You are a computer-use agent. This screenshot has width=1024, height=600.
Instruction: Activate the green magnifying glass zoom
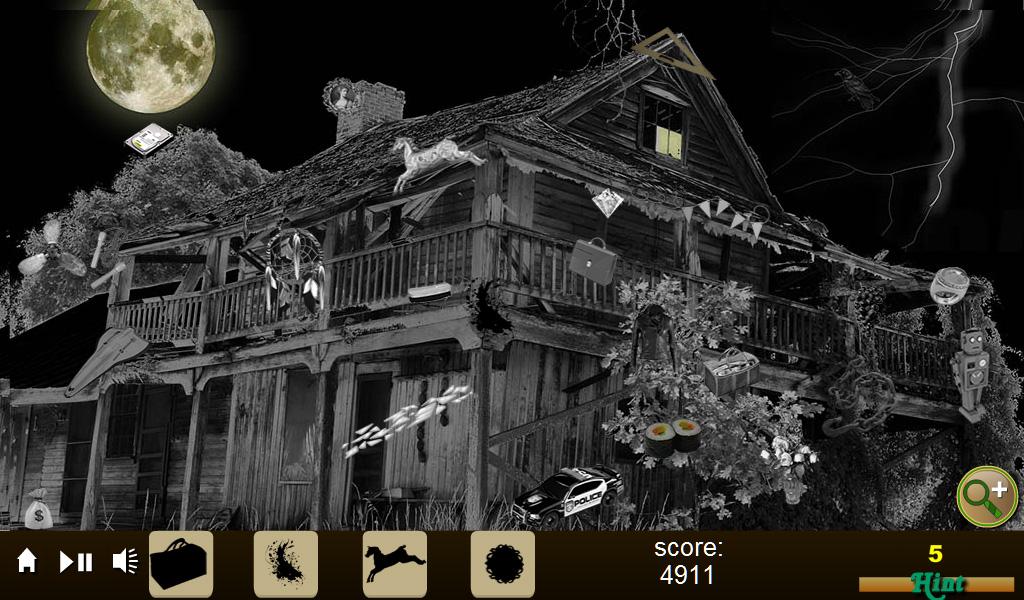point(986,496)
